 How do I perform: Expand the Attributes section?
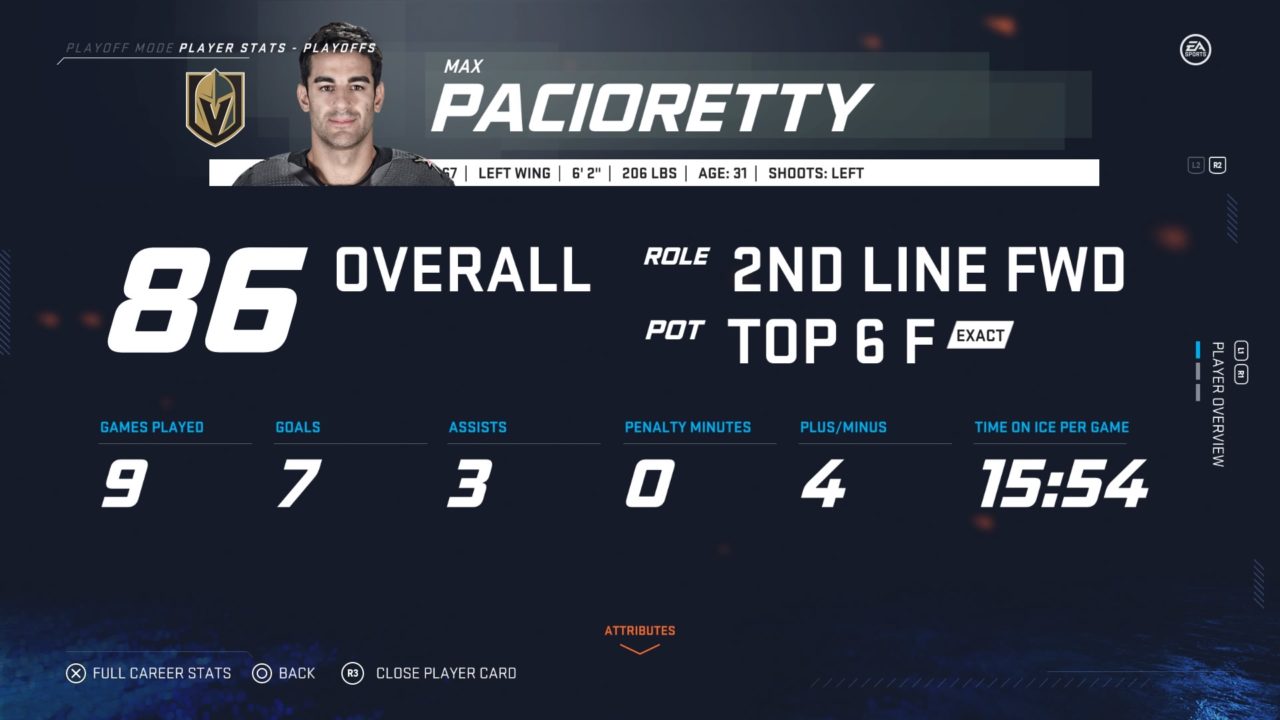pos(639,638)
